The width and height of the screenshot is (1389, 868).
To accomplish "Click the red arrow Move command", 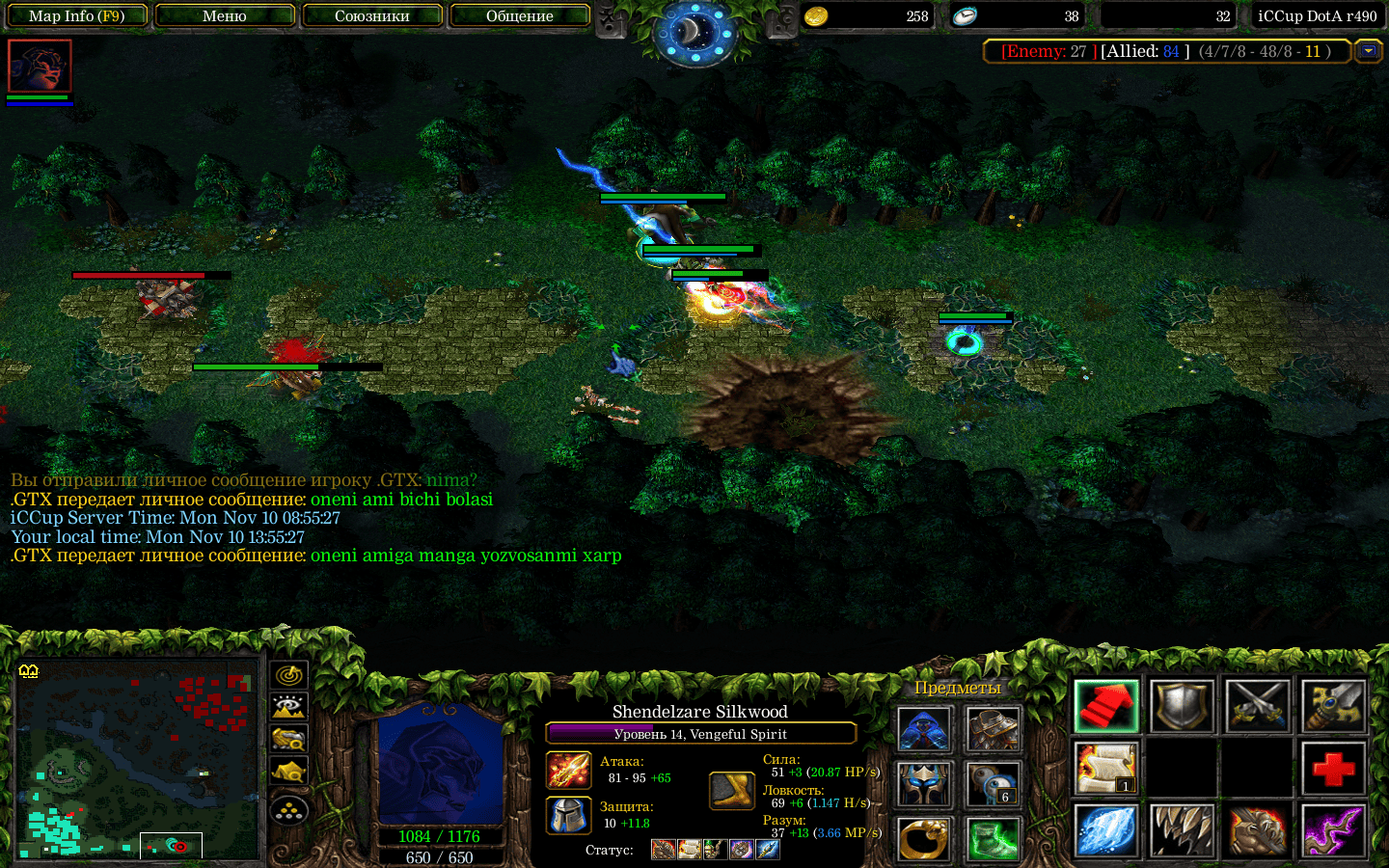I will [1106, 707].
